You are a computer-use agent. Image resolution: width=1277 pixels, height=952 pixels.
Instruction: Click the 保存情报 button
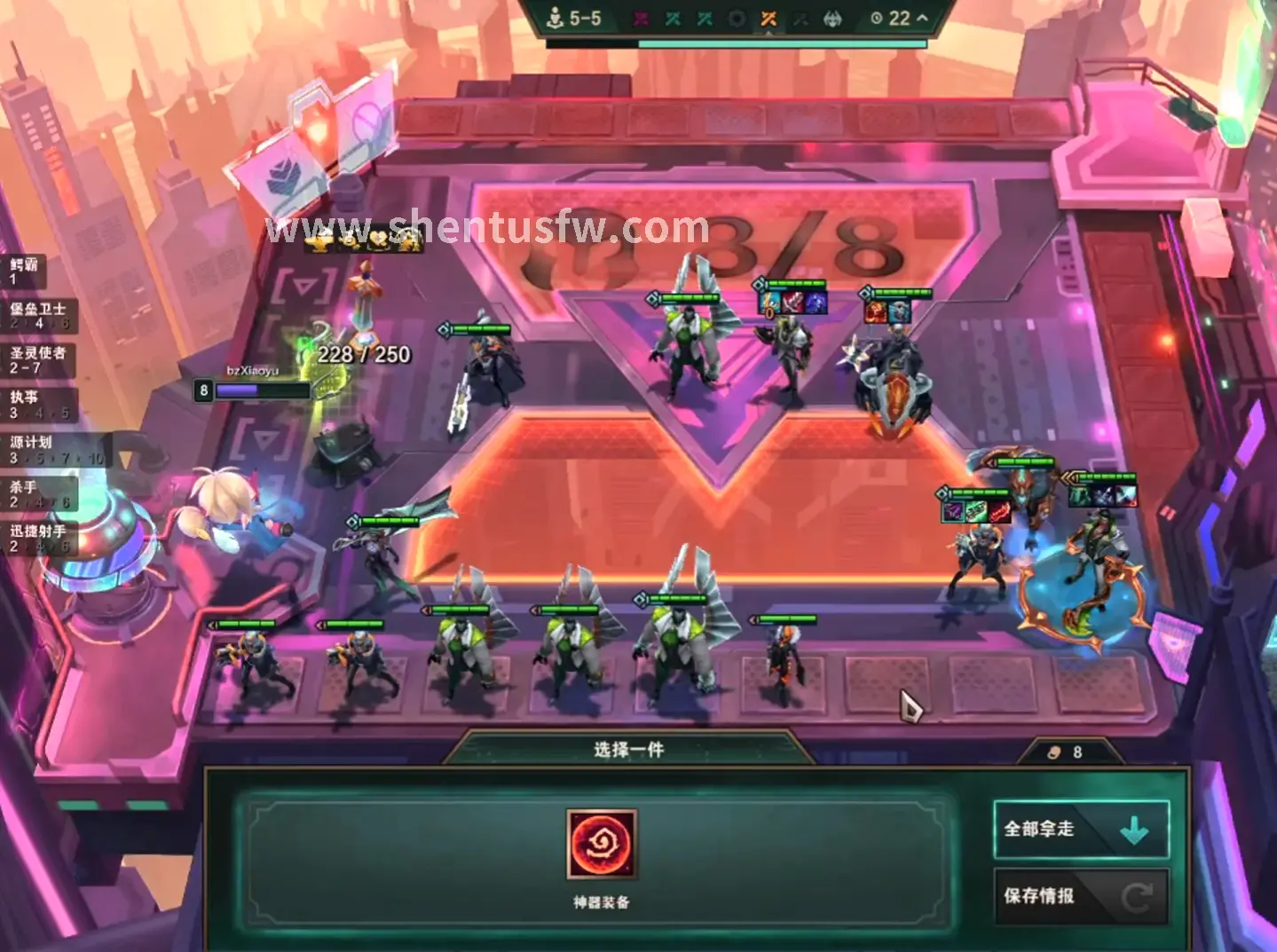click(1080, 896)
